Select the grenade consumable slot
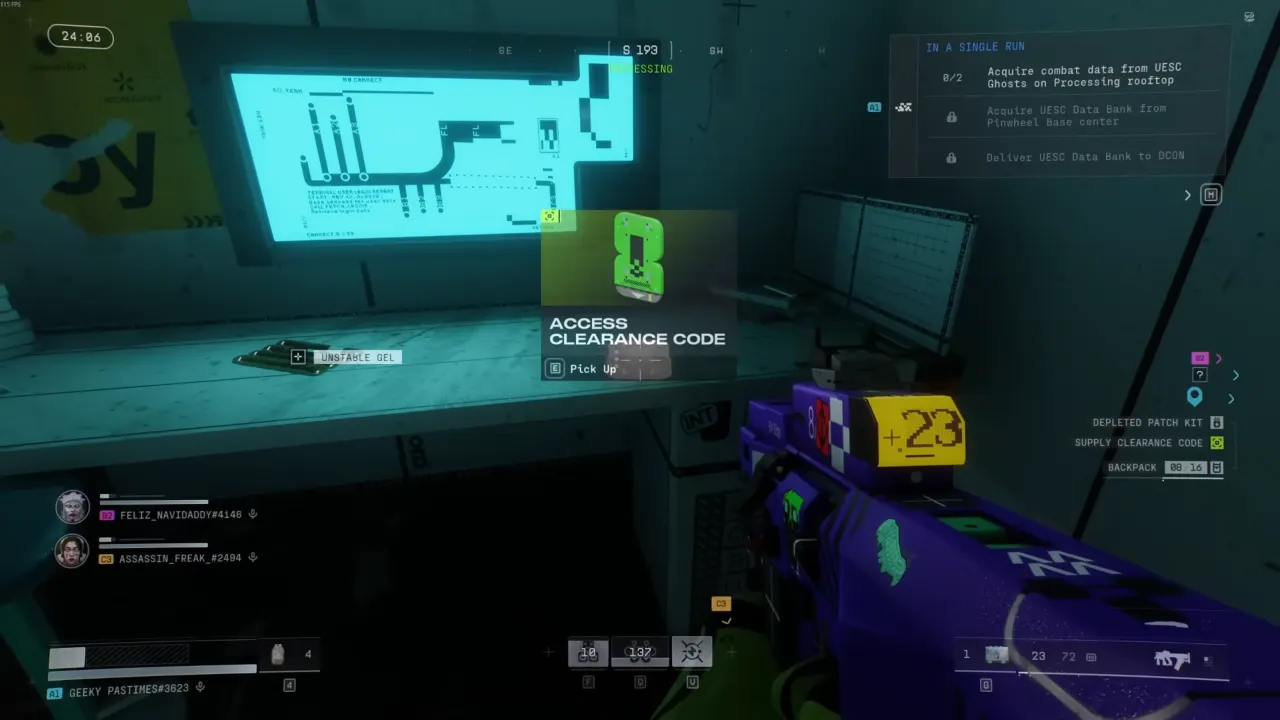This screenshot has width=1280, height=720. point(279,655)
